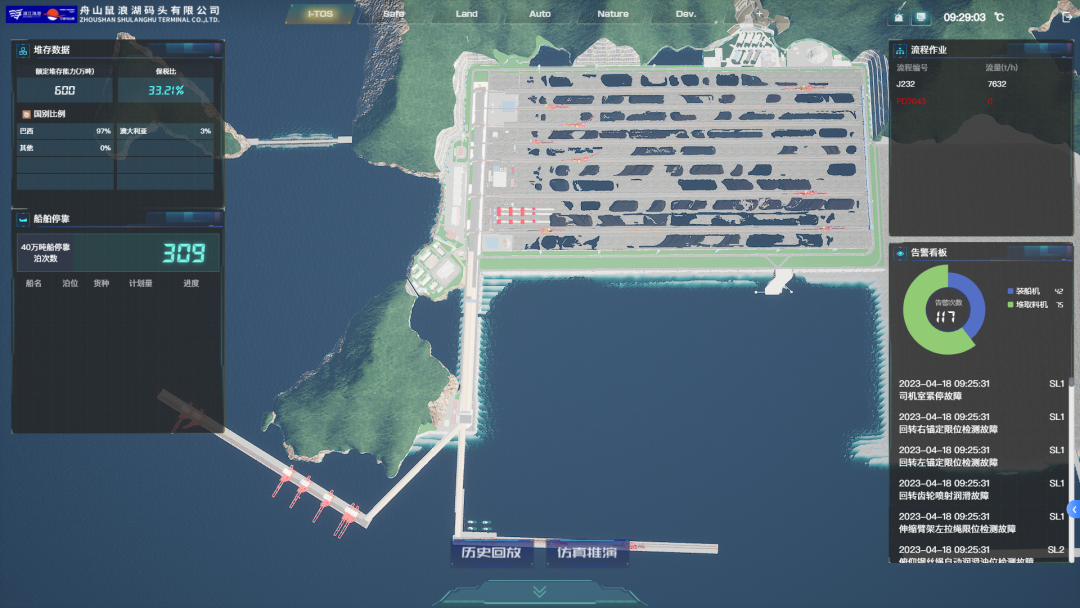
Task: Start the 仿真推演 simulation button
Action: [587, 552]
